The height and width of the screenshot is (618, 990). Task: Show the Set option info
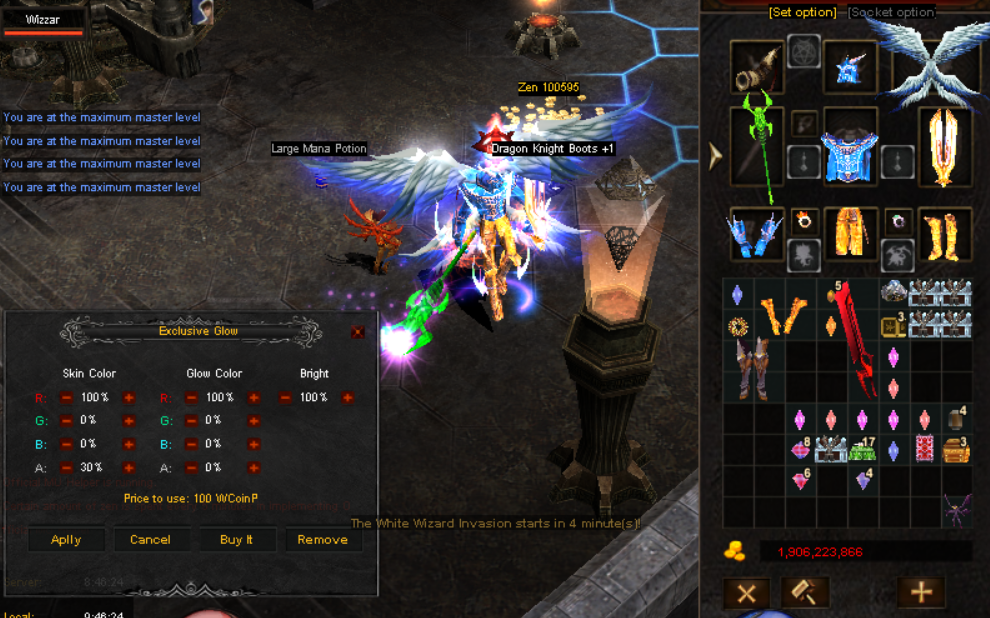click(x=802, y=12)
